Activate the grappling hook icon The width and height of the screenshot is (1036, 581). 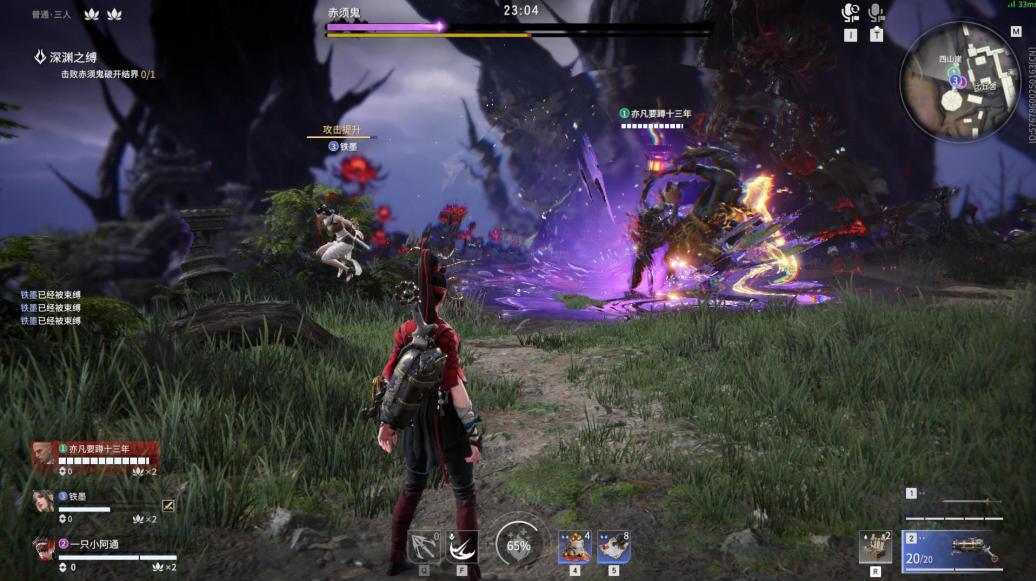pyautogui.click(x=426, y=547)
